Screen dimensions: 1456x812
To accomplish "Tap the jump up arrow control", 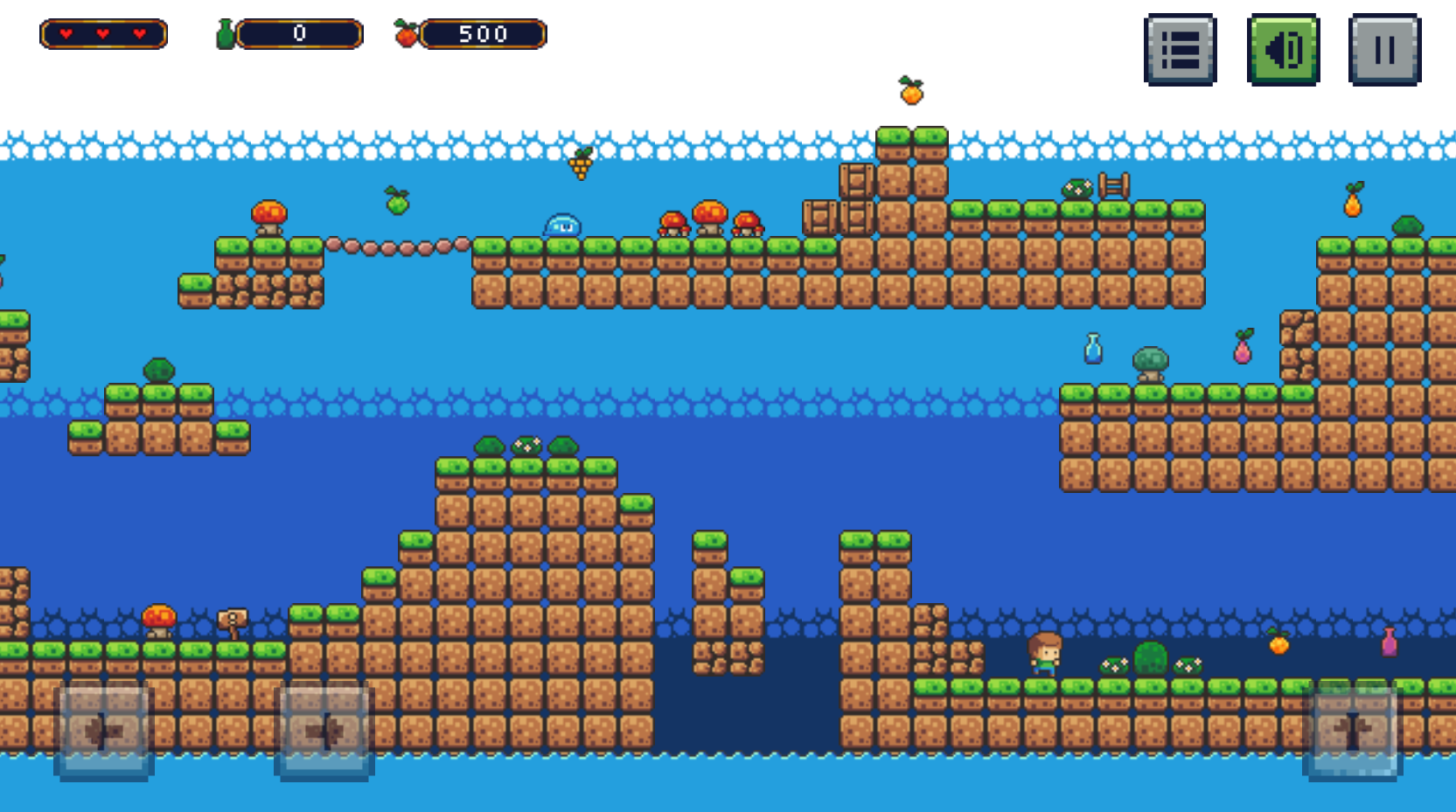I will pos(1352,732).
